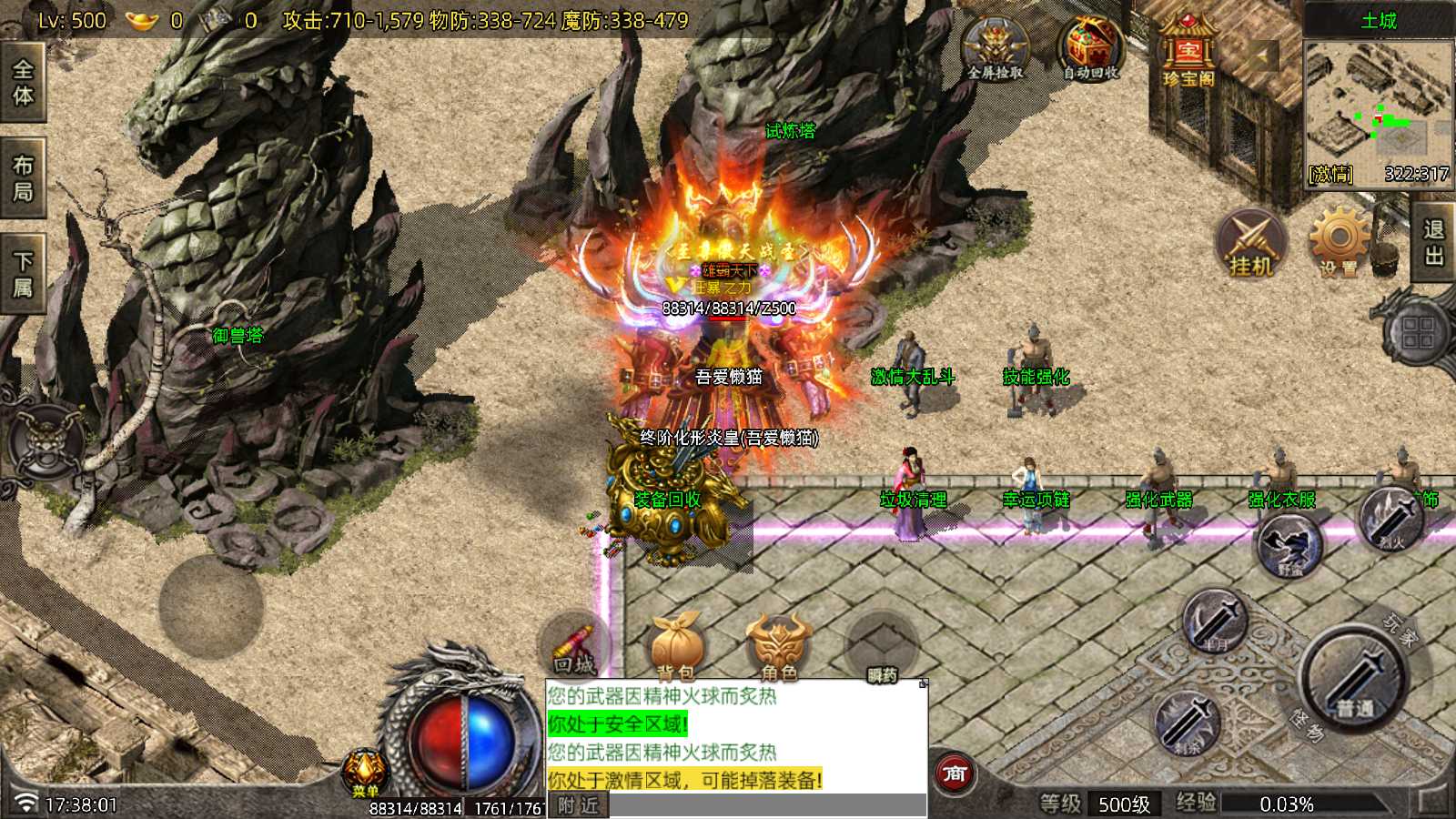
Task: Select the 布局 layout tab
Action: pos(22,177)
